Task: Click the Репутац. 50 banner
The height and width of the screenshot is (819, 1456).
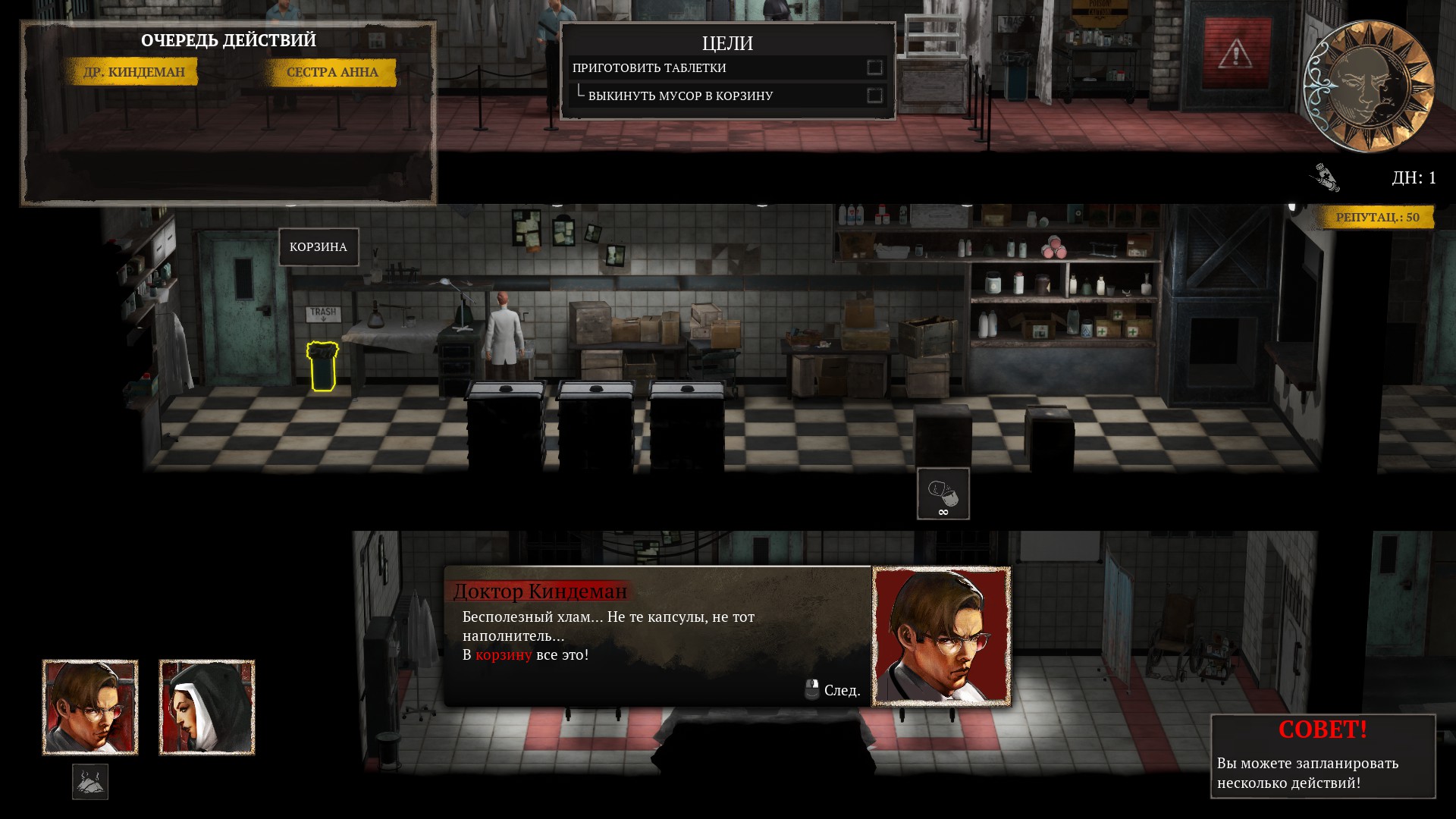Action: [x=1376, y=217]
